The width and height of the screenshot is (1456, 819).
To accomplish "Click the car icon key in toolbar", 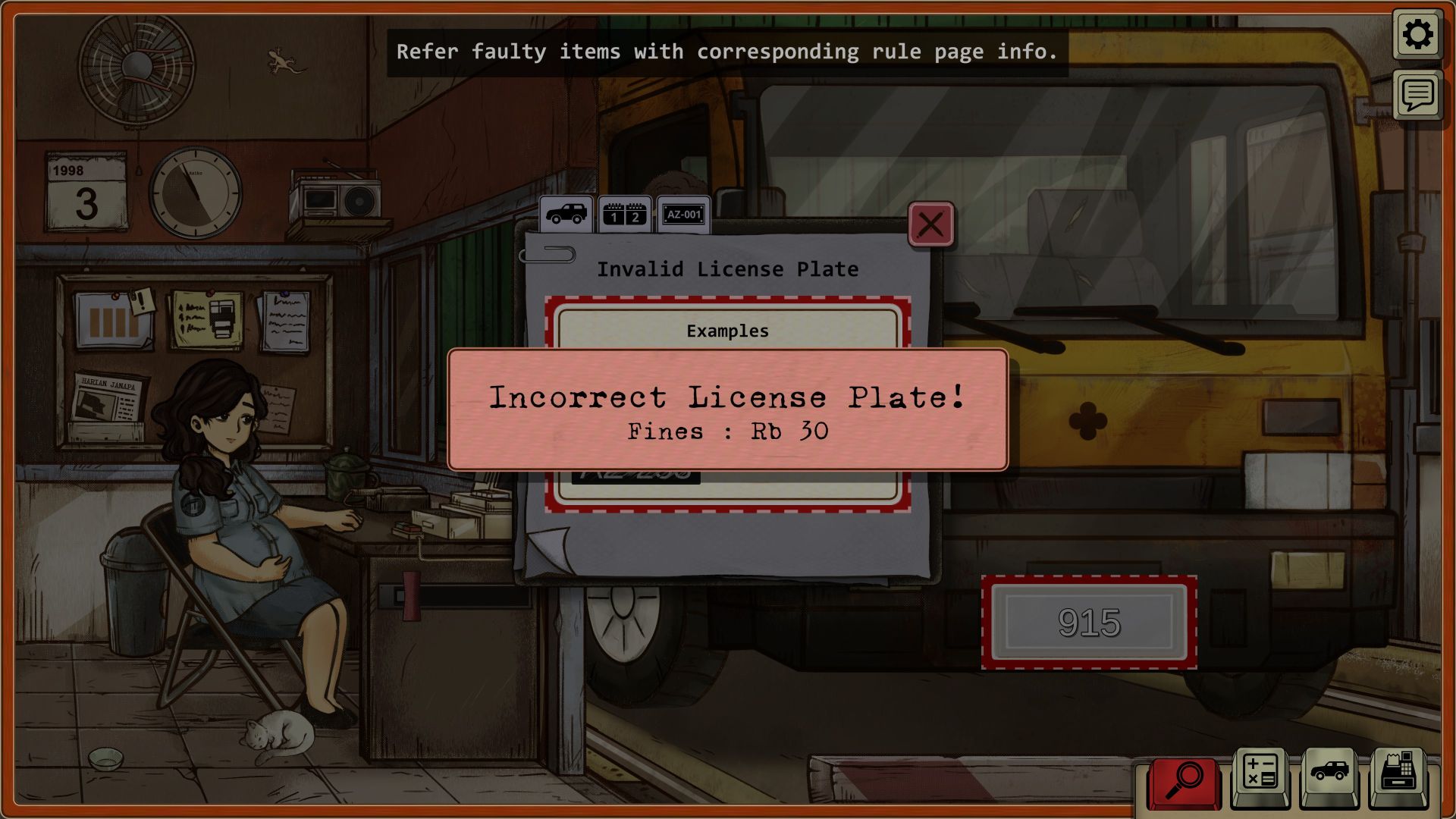I will (1329, 777).
